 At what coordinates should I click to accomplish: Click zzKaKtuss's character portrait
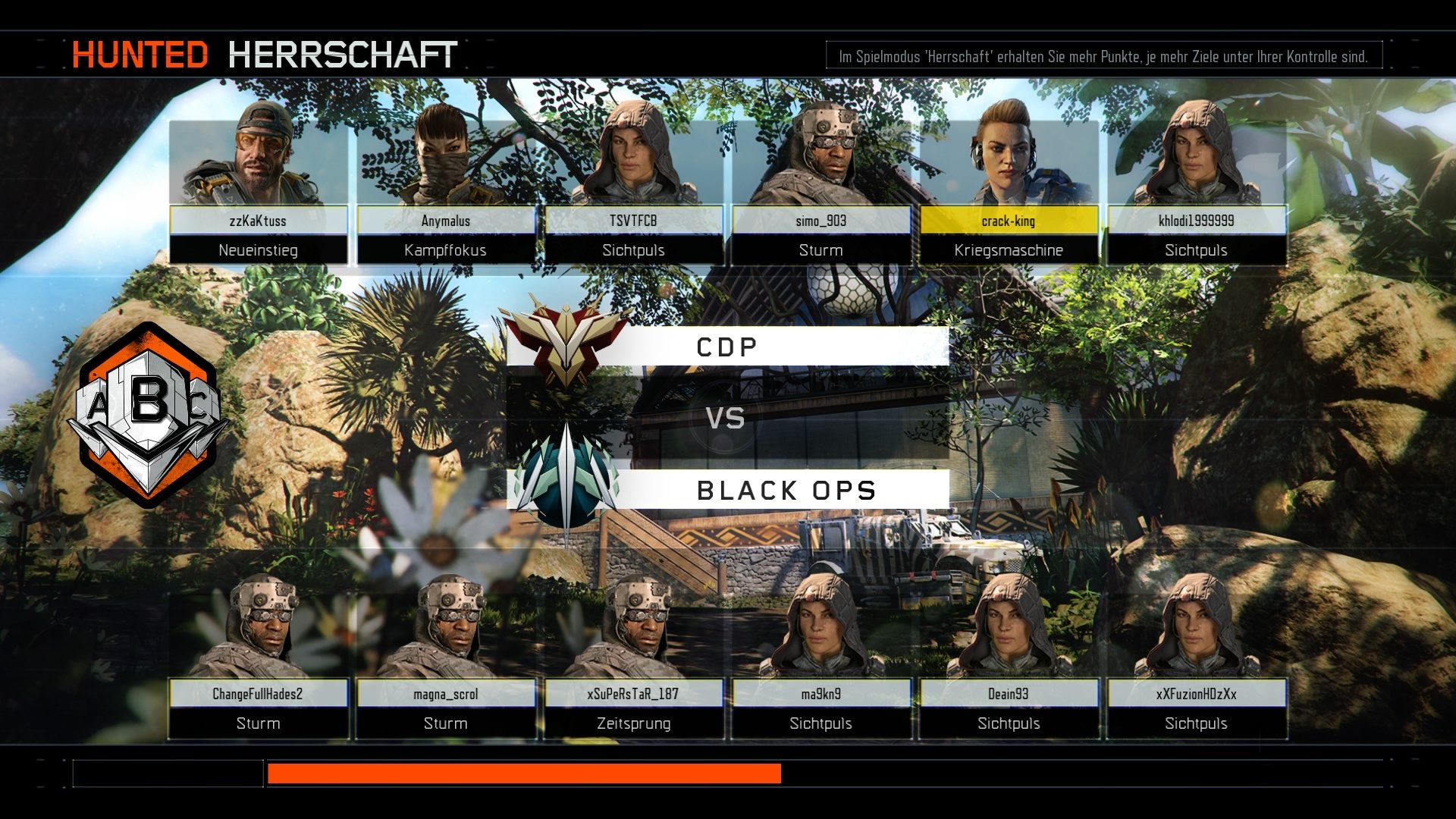coord(258,159)
